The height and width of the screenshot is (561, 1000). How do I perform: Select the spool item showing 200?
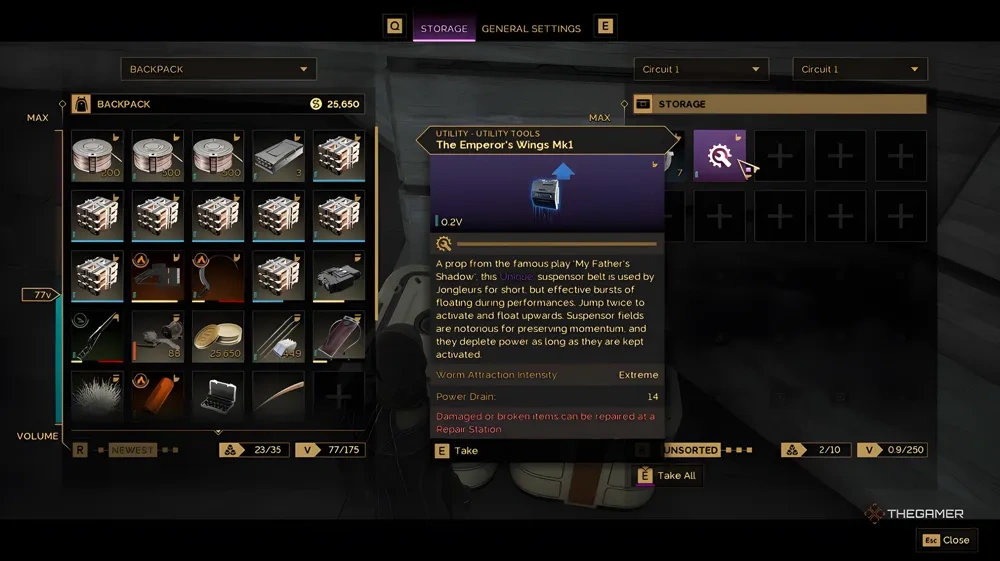(x=98, y=155)
